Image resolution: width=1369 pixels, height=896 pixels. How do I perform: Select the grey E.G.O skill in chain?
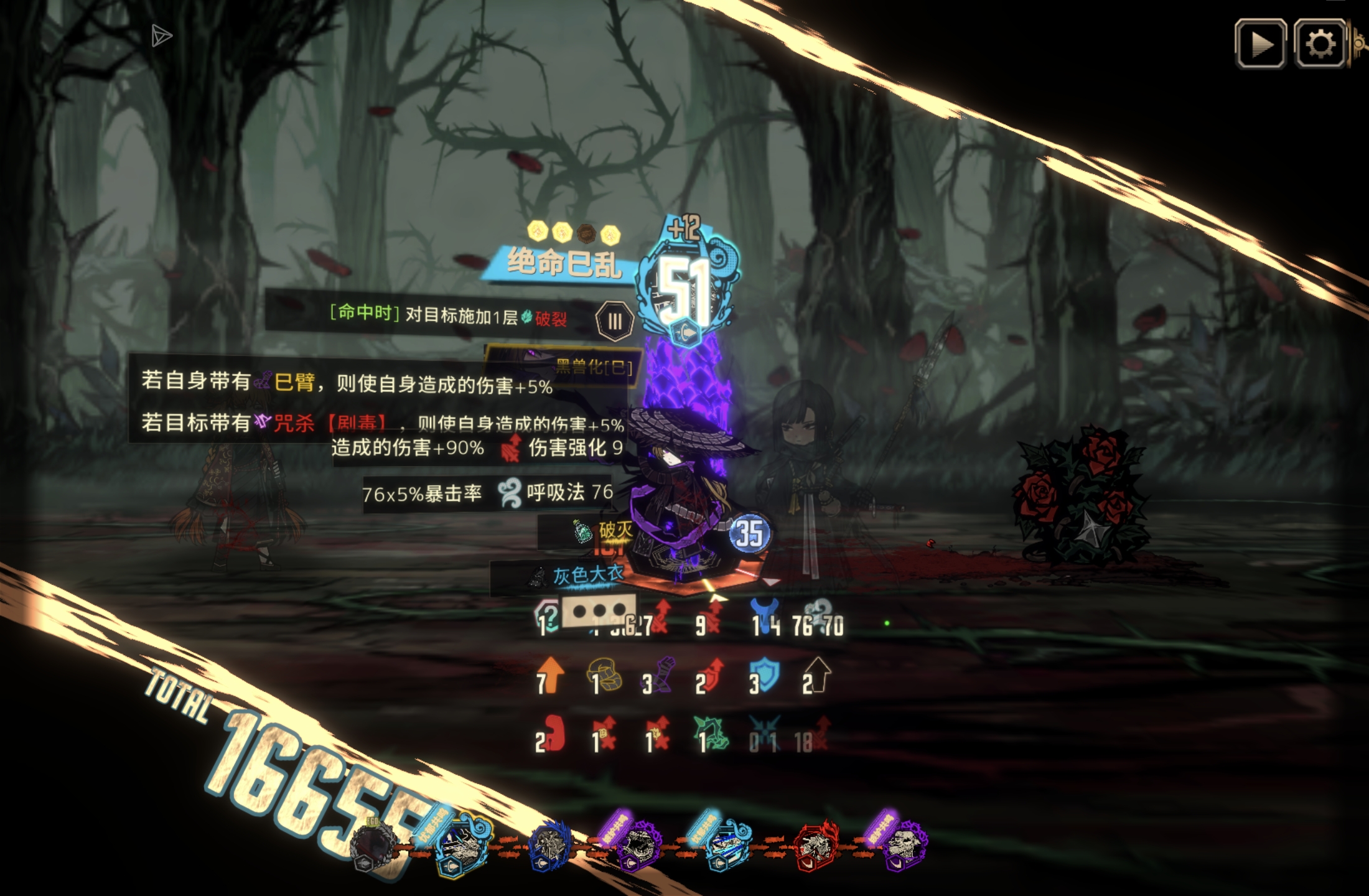(x=372, y=846)
